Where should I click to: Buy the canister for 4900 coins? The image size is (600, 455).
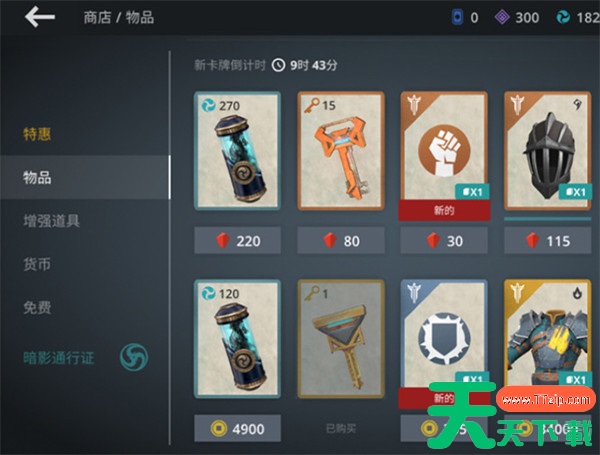(237, 428)
